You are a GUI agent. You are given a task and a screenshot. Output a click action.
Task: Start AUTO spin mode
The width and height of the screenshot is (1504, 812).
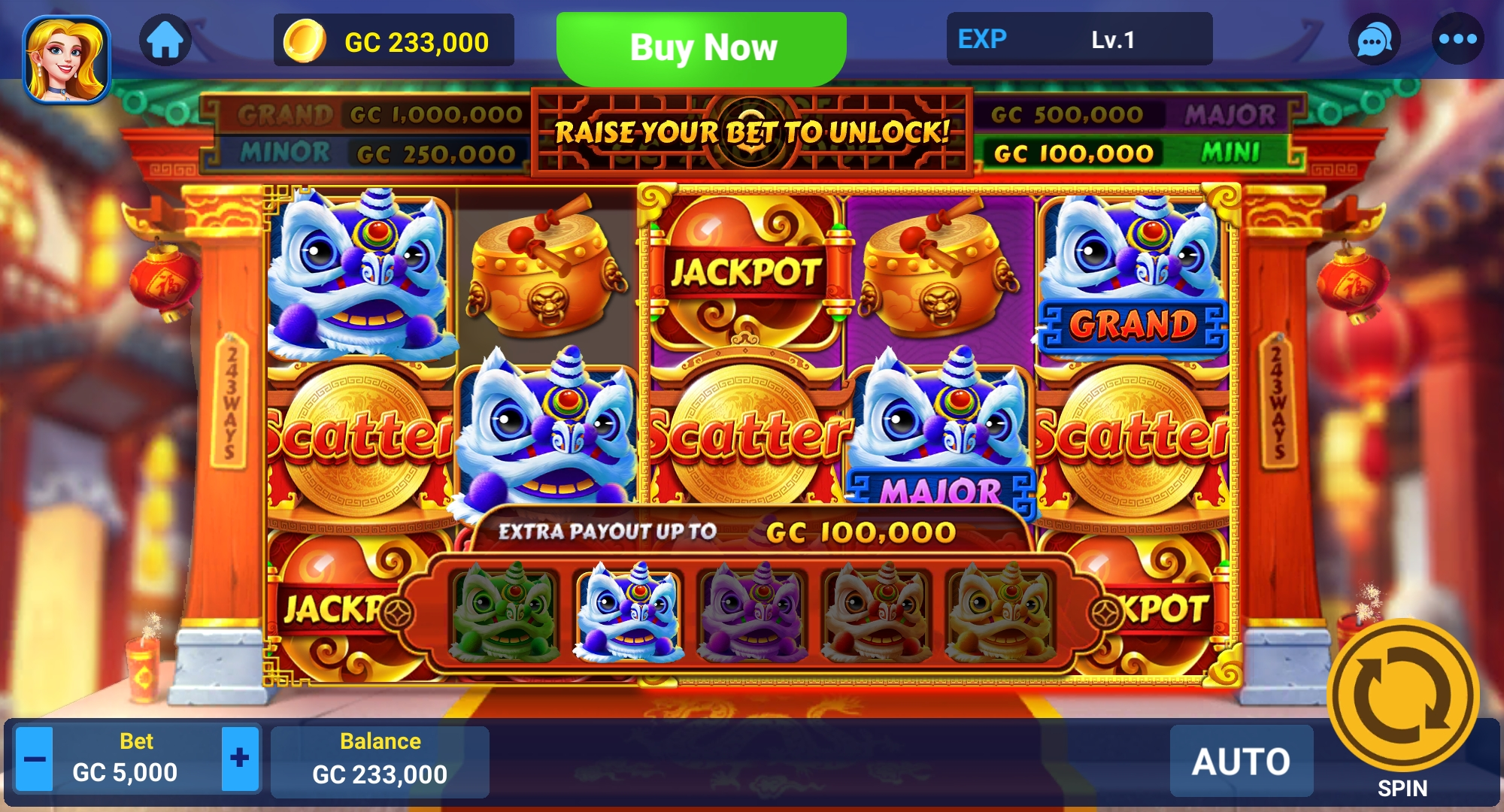point(1241,761)
